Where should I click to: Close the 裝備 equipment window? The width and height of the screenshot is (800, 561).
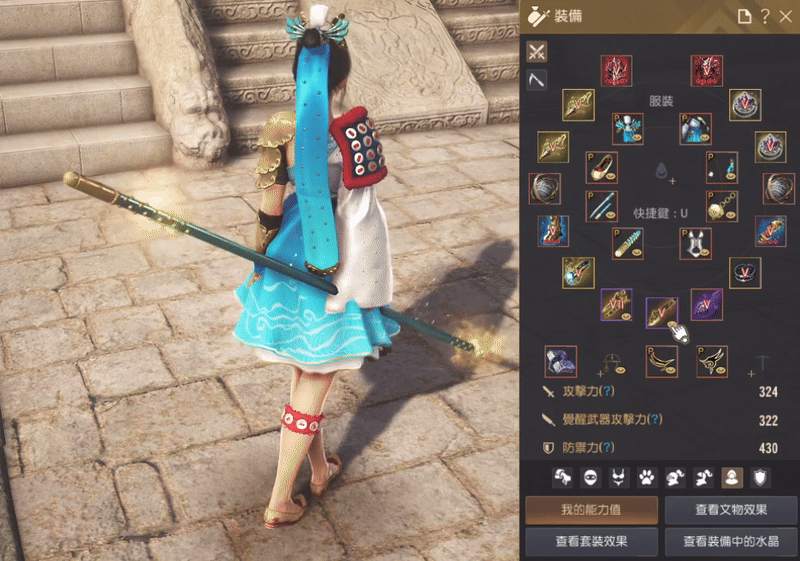tap(784, 16)
